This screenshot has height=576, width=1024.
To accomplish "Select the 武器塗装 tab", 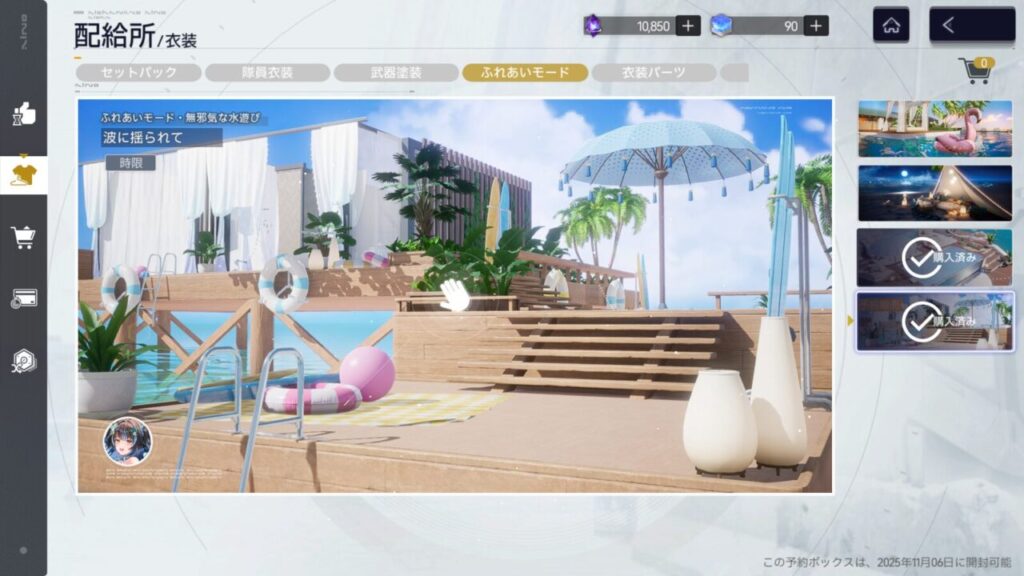I will pos(395,72).
